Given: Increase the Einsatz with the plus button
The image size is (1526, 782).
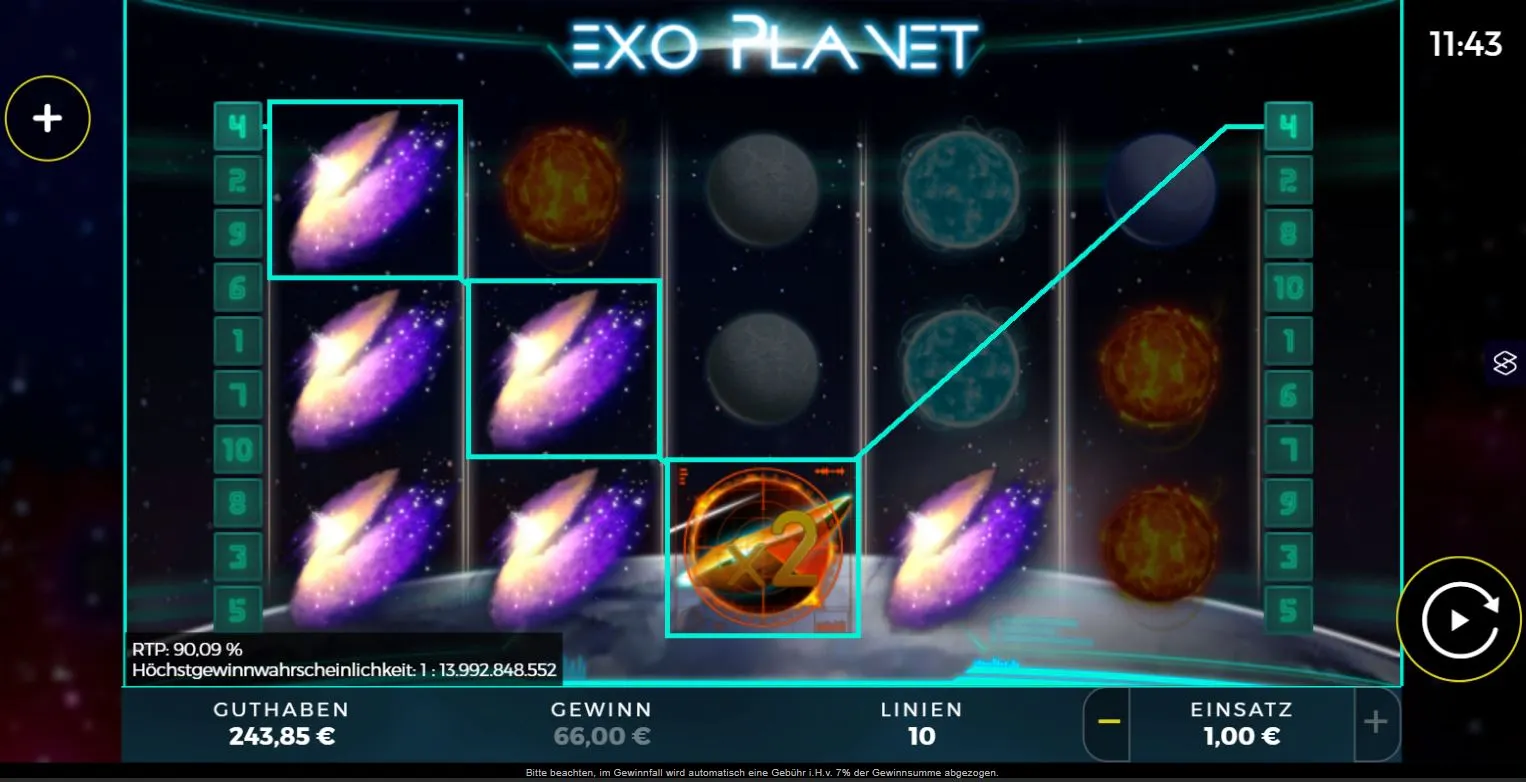Looking at the screenshot, I should click(x=1375, y=723).
